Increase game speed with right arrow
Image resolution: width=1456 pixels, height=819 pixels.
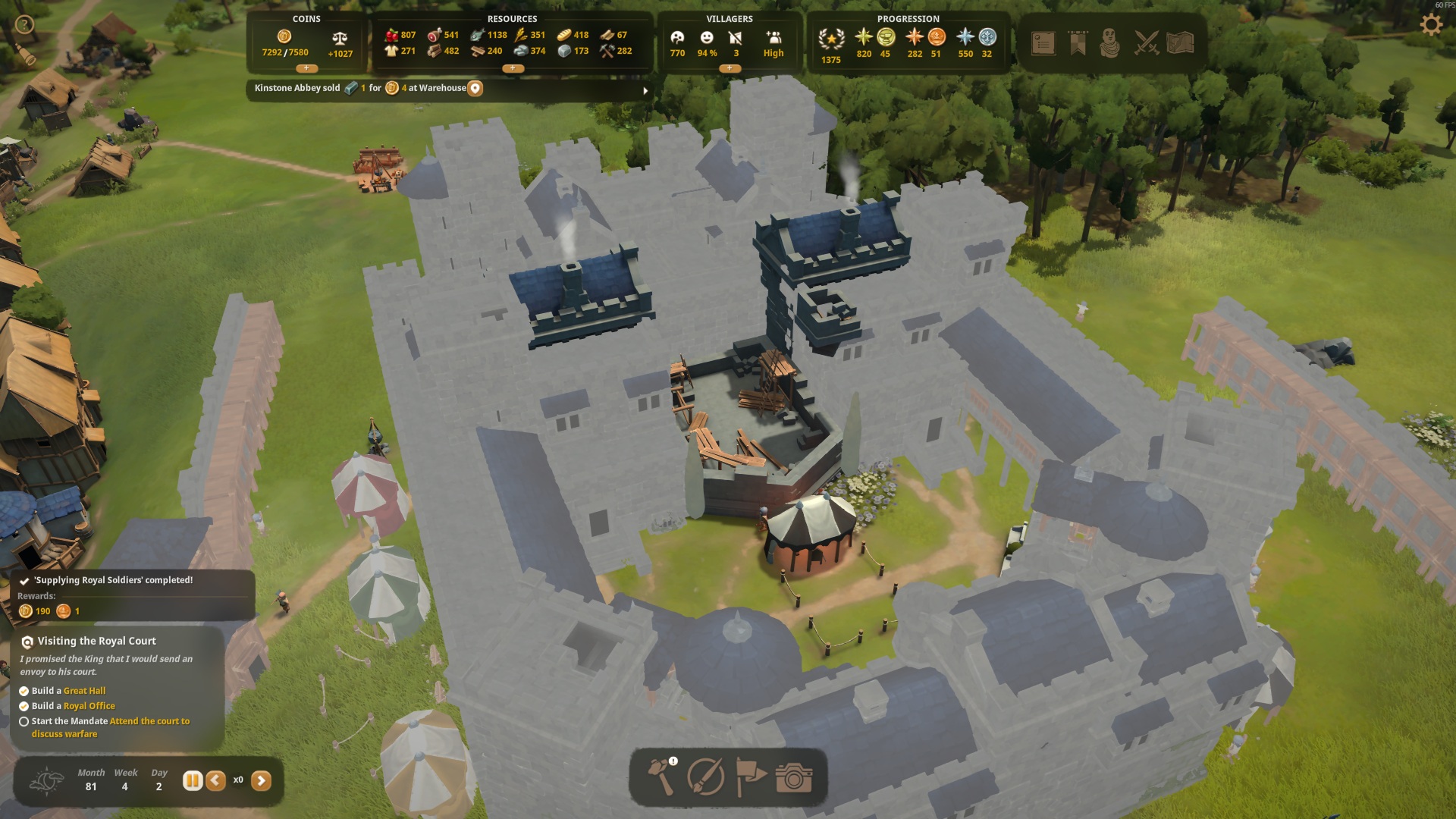click(x=261, y=780)
